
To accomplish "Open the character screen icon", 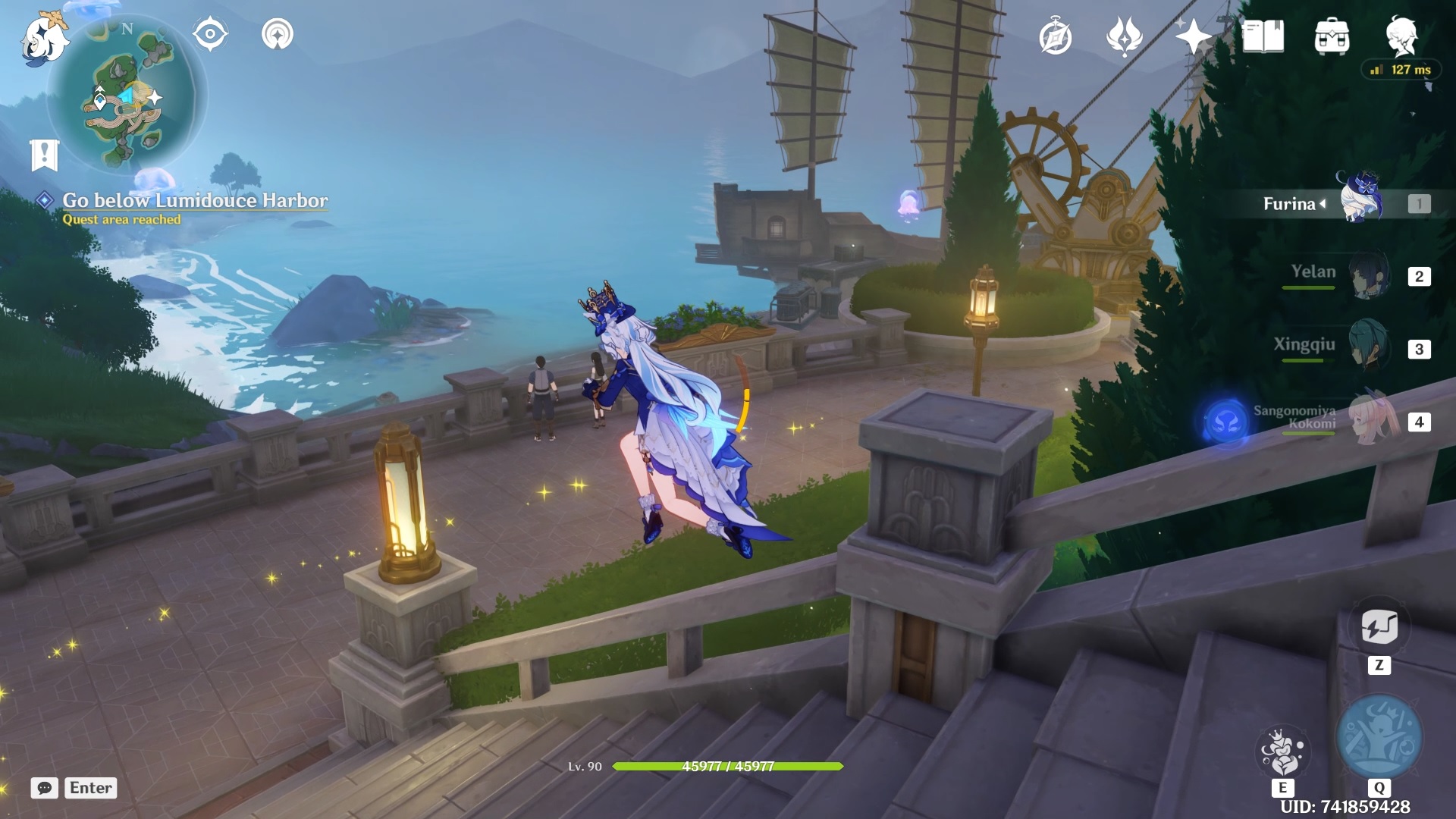I will pyautogui.click(x=1401, y=36).
